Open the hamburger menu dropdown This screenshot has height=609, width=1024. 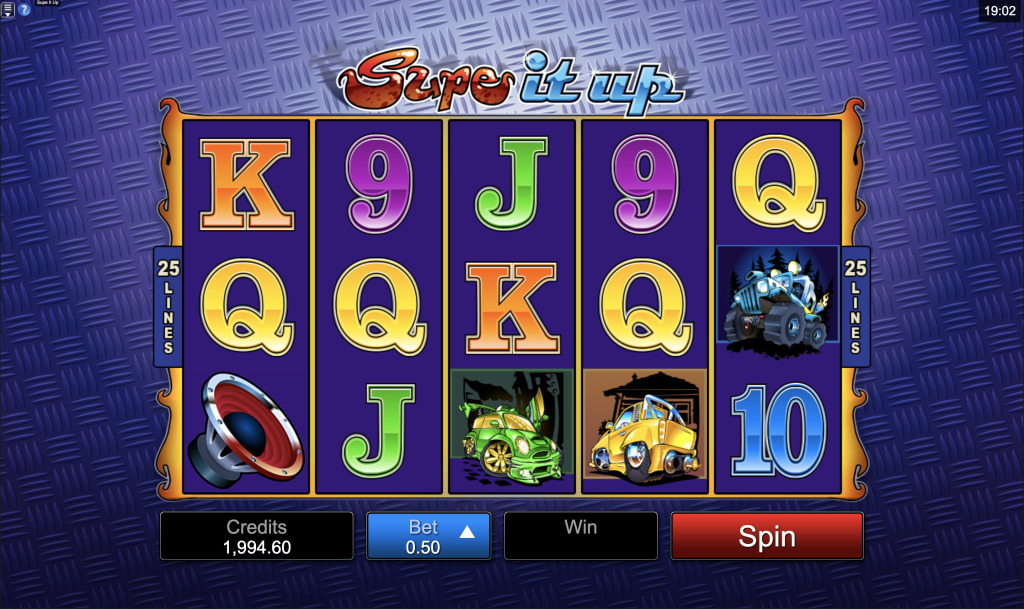pos(8,10)
